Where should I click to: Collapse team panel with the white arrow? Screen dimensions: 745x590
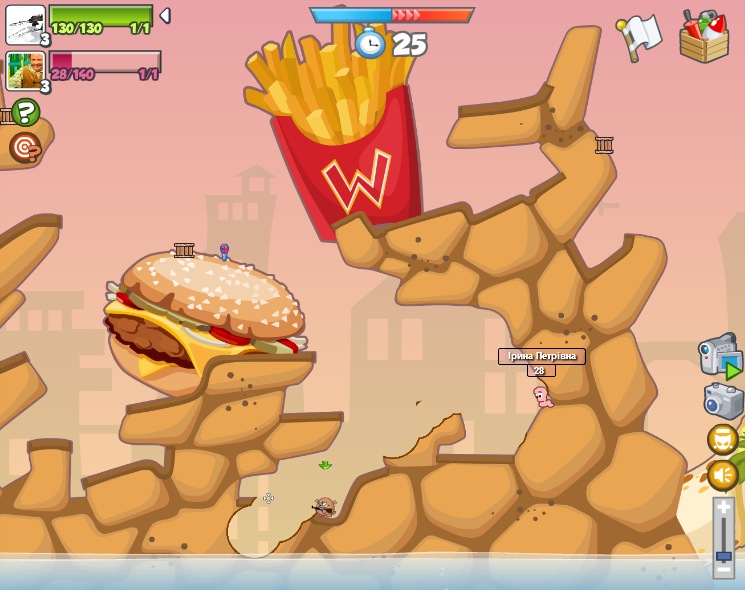click(x=165, y=16)
